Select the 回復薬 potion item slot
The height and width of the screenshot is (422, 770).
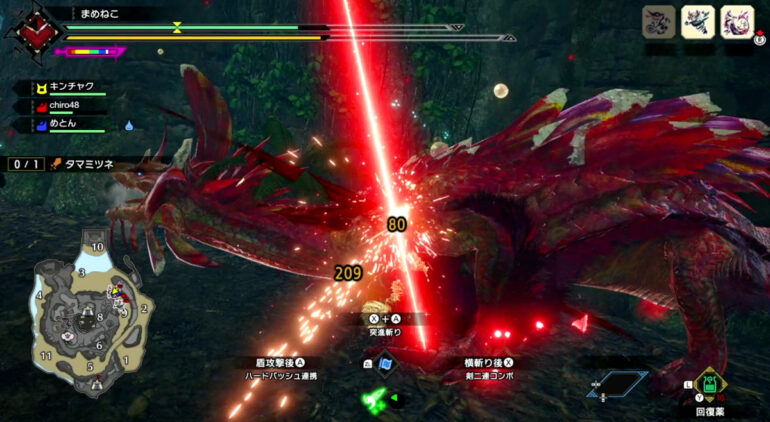[x=708, y=386]
